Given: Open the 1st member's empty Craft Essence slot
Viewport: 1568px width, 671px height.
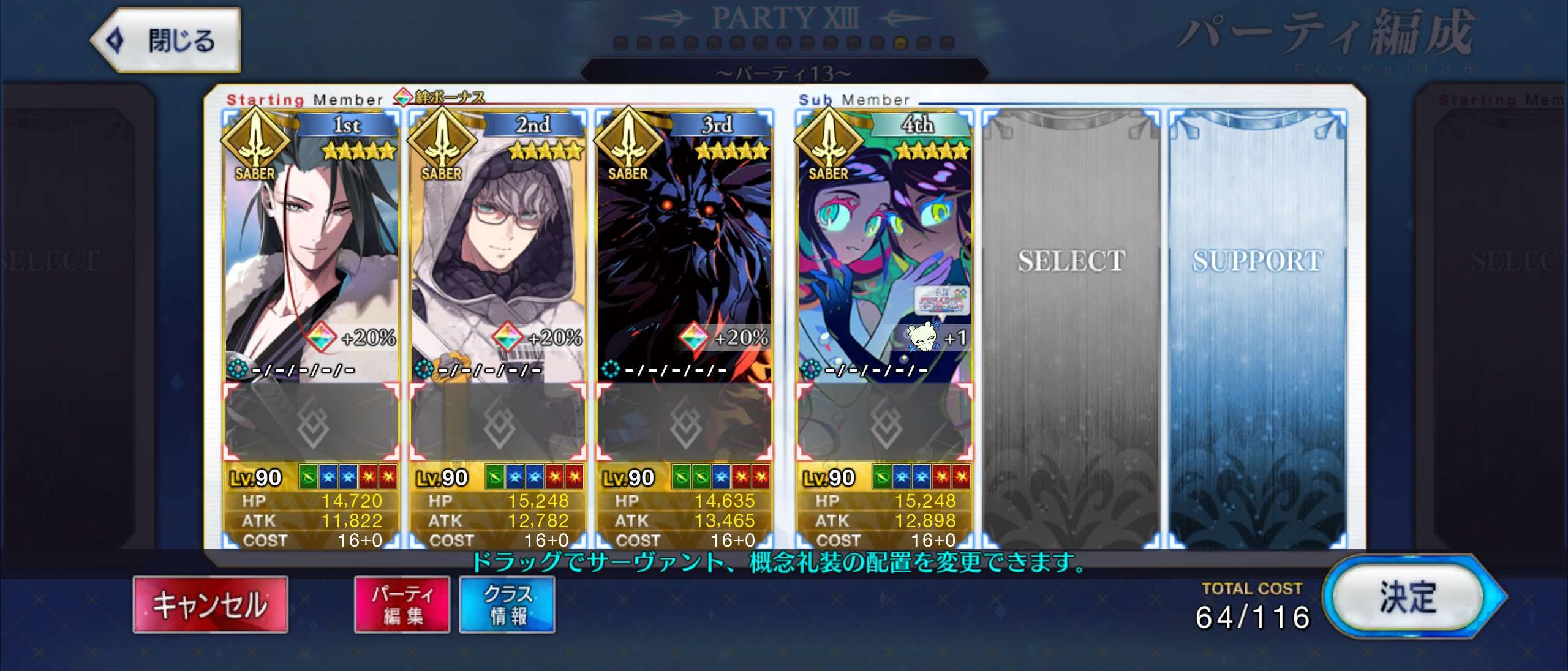Looking at the screenshot, I should (x=311, y=422).
